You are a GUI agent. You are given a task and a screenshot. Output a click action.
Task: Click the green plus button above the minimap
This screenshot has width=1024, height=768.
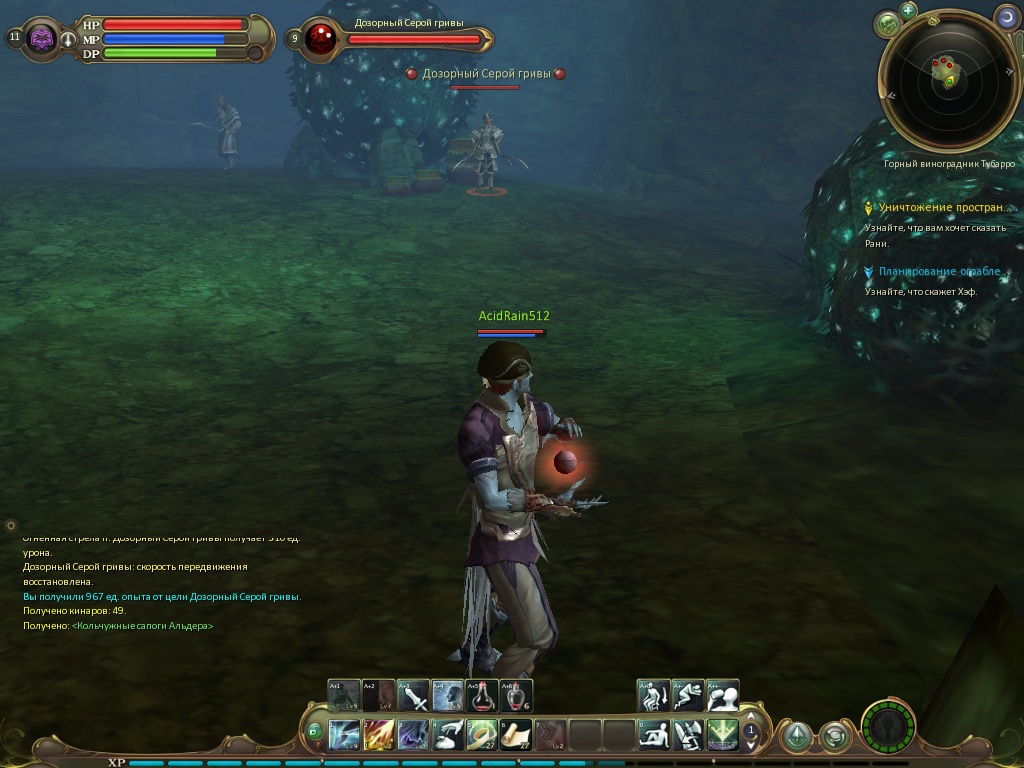[x=908, y=11]
